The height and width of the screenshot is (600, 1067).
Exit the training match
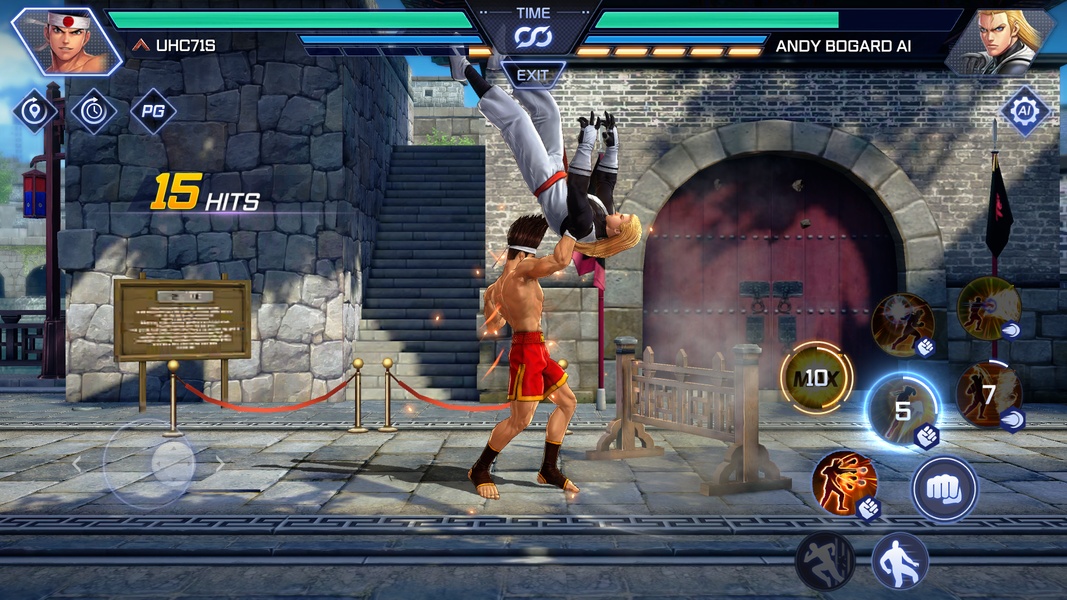pyautogui.click(x=533, y=75)
